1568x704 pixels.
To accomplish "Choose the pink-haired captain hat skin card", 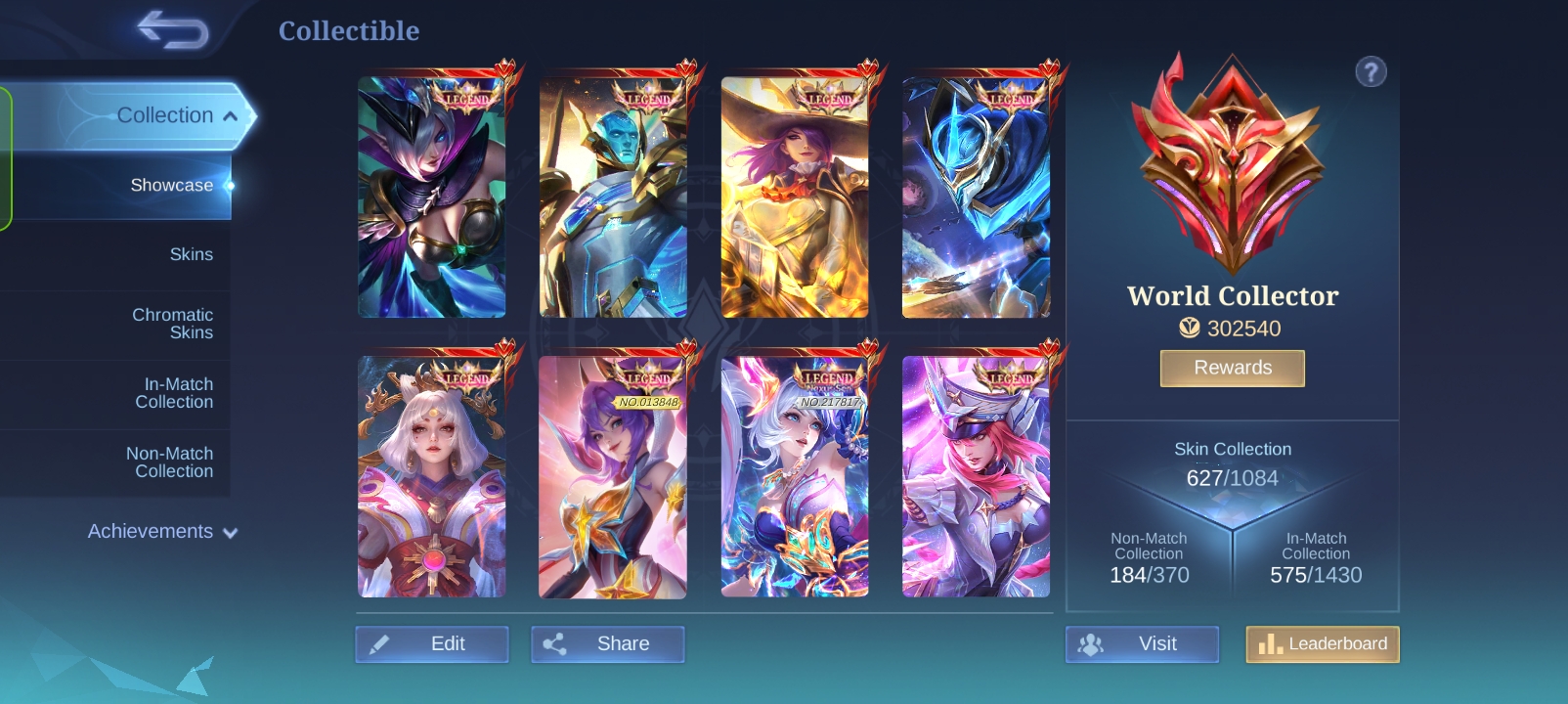I will (x=976, y=476).
